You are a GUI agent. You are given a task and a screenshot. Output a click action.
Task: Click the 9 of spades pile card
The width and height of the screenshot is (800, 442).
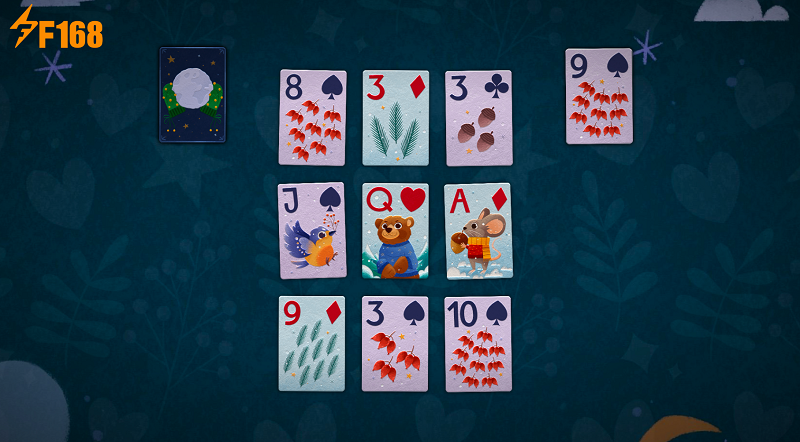(x=599, y=96)
